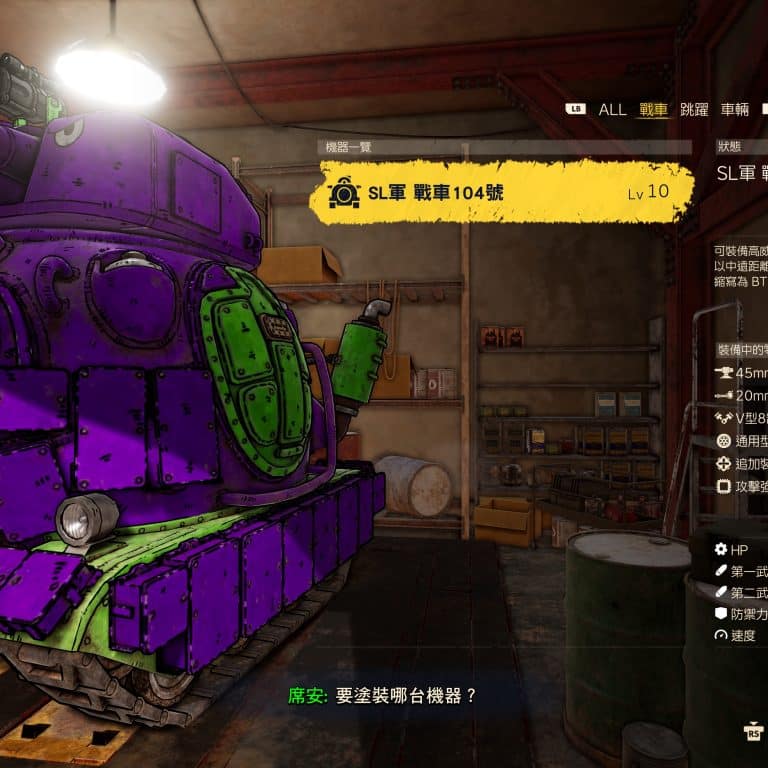This screenshot has height=768, width=768.
Task: Switch to the 戰車 tab
Action: click(x=653, y=110)
